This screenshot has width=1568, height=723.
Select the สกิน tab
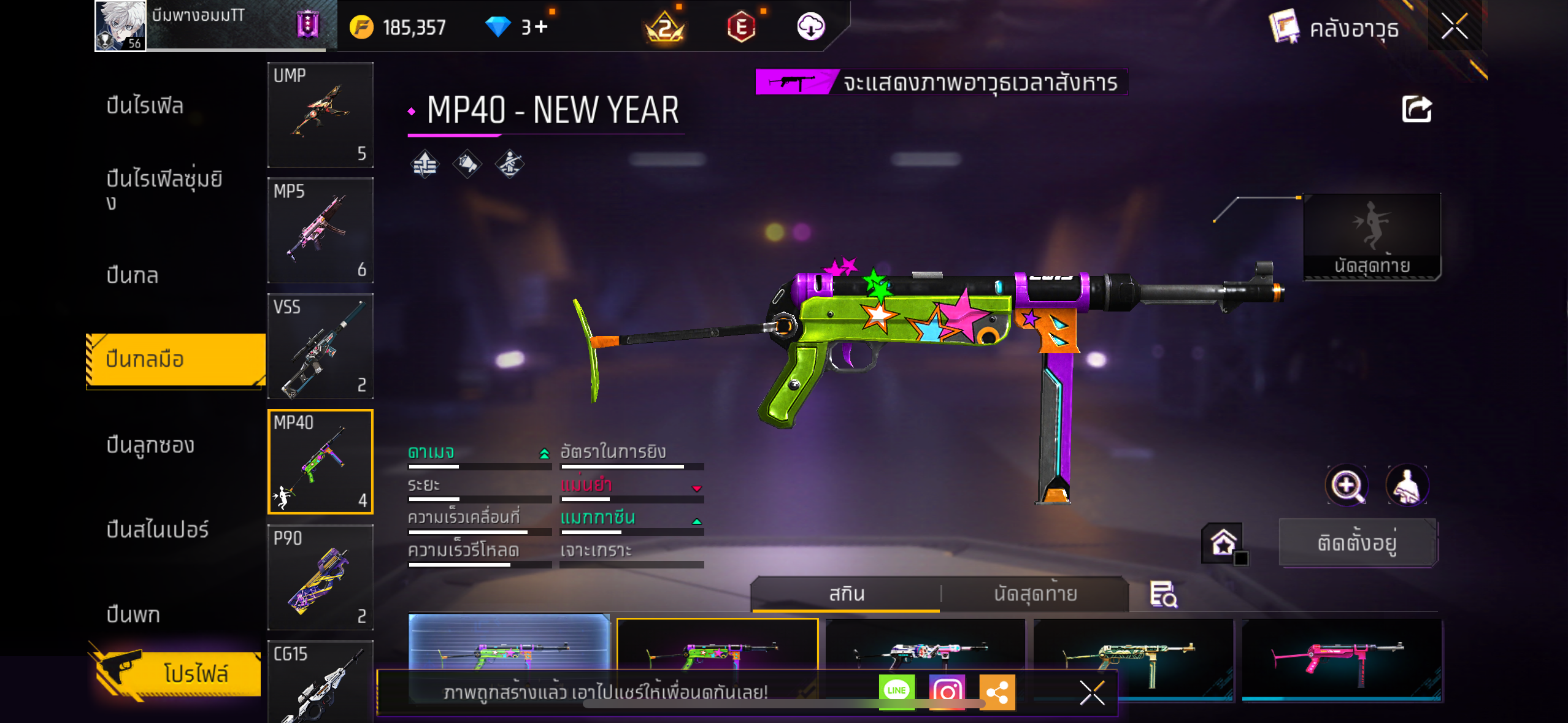(x=847, y=594)
